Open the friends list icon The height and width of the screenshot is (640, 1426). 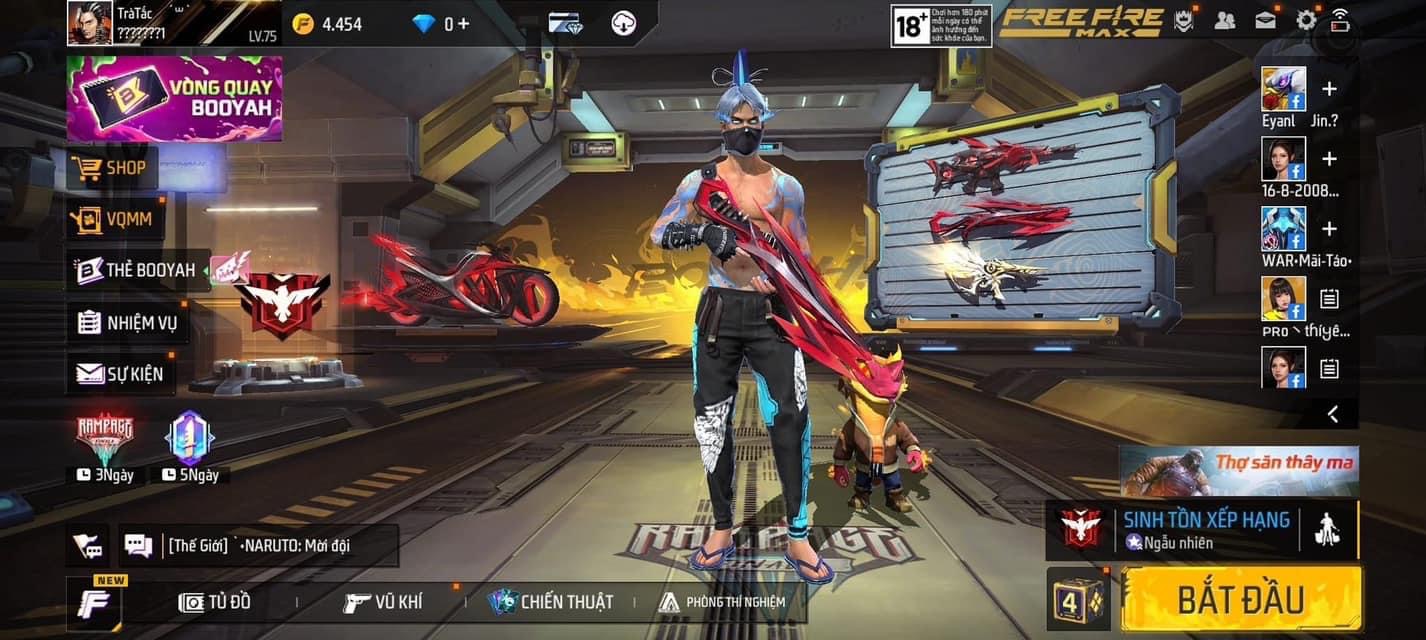point(1224,20)
